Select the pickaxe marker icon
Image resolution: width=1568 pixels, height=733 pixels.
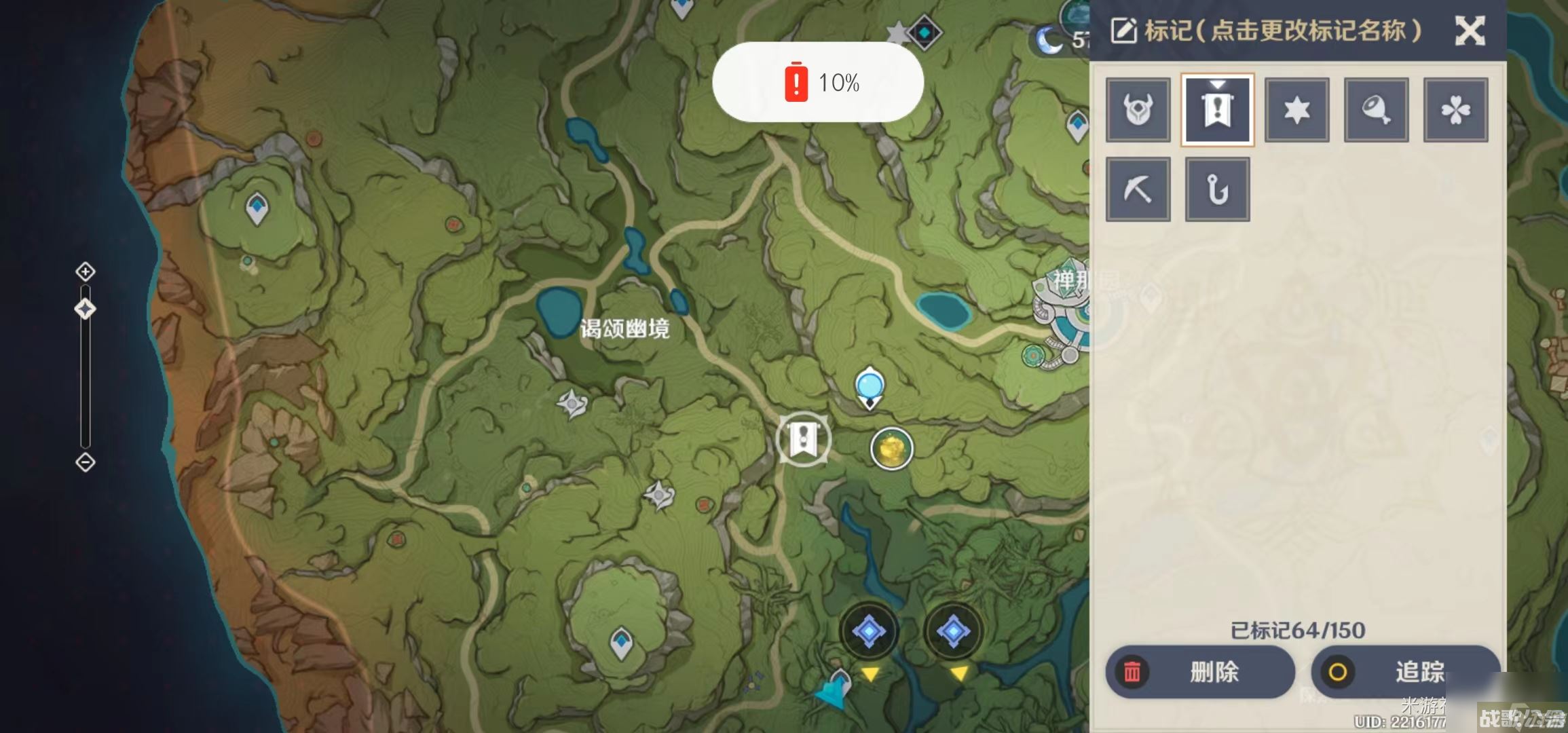[x=1138, y=189]
